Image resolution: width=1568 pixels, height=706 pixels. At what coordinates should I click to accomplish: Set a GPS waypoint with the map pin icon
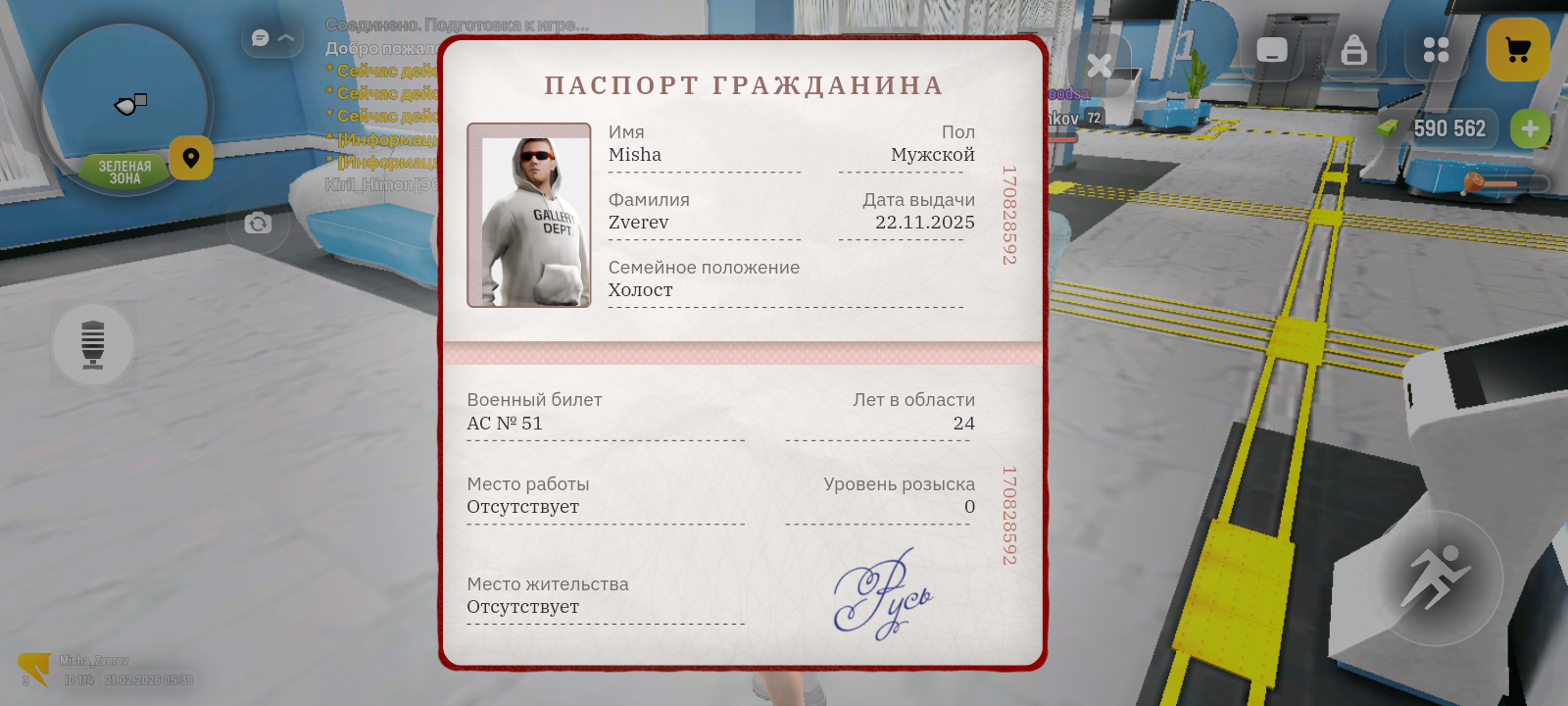pyautogui.click(x=191, y=158)
